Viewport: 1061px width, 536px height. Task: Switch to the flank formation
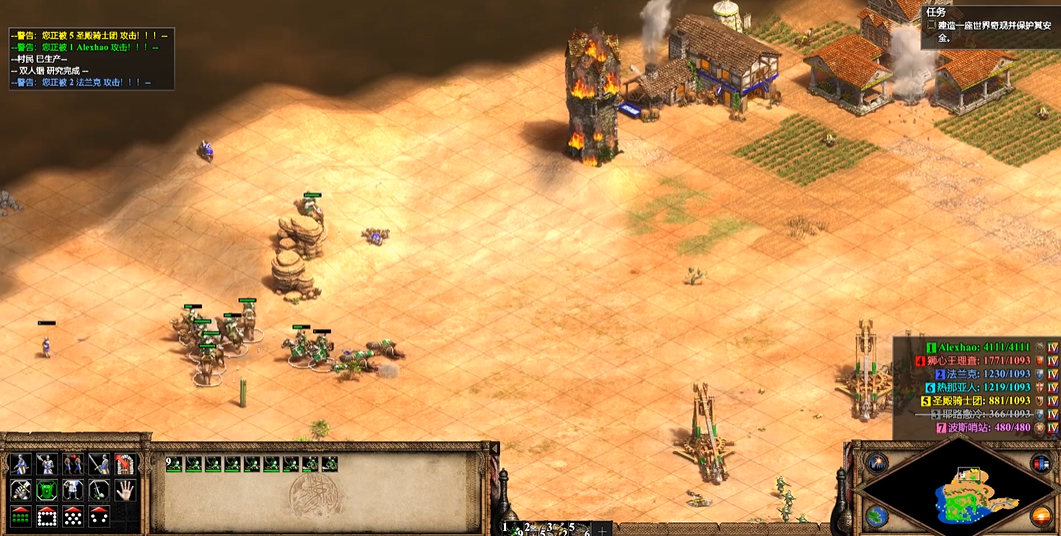point(98,516)
